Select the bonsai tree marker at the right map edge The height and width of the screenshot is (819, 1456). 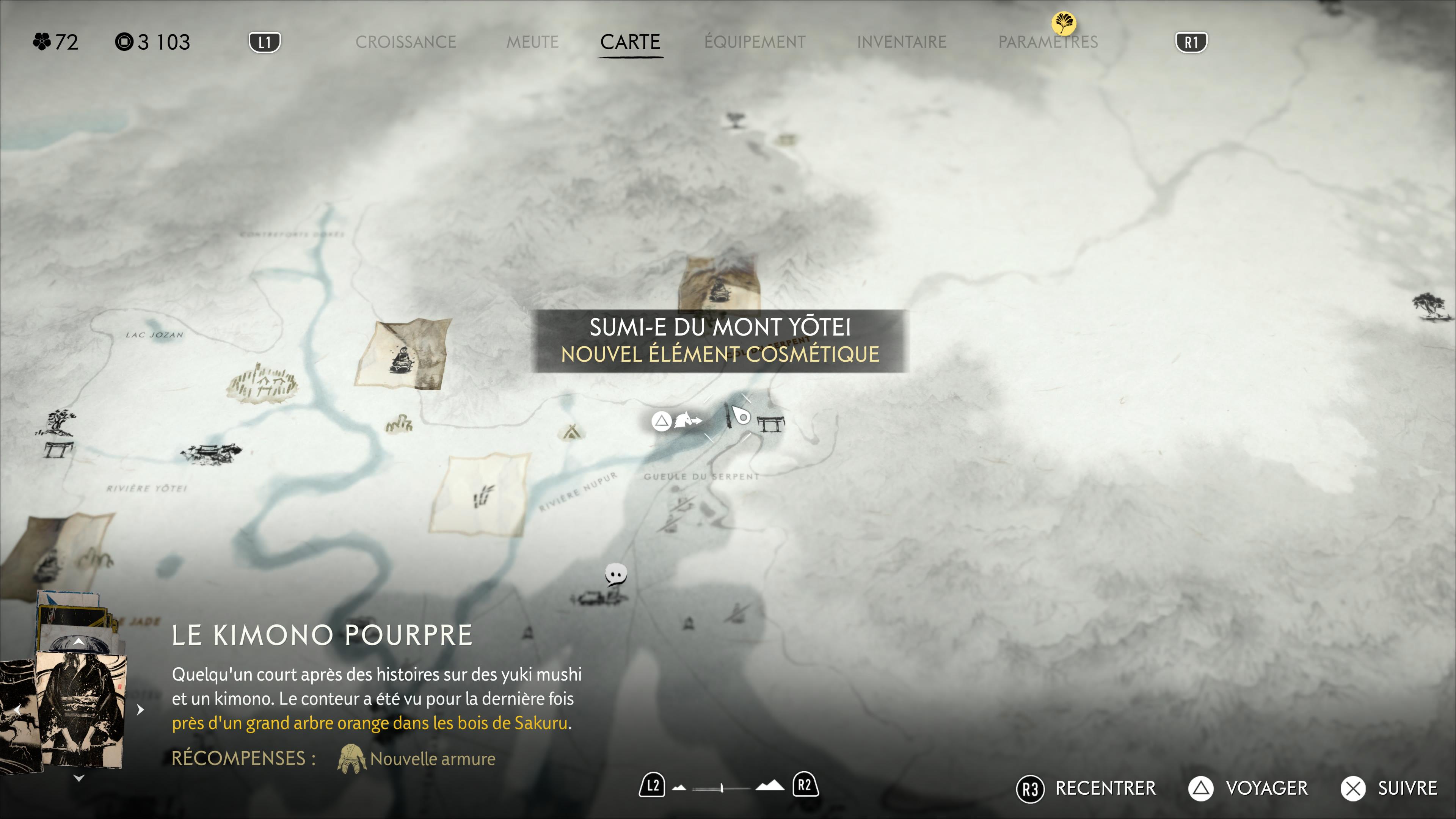coord(1429,305)
